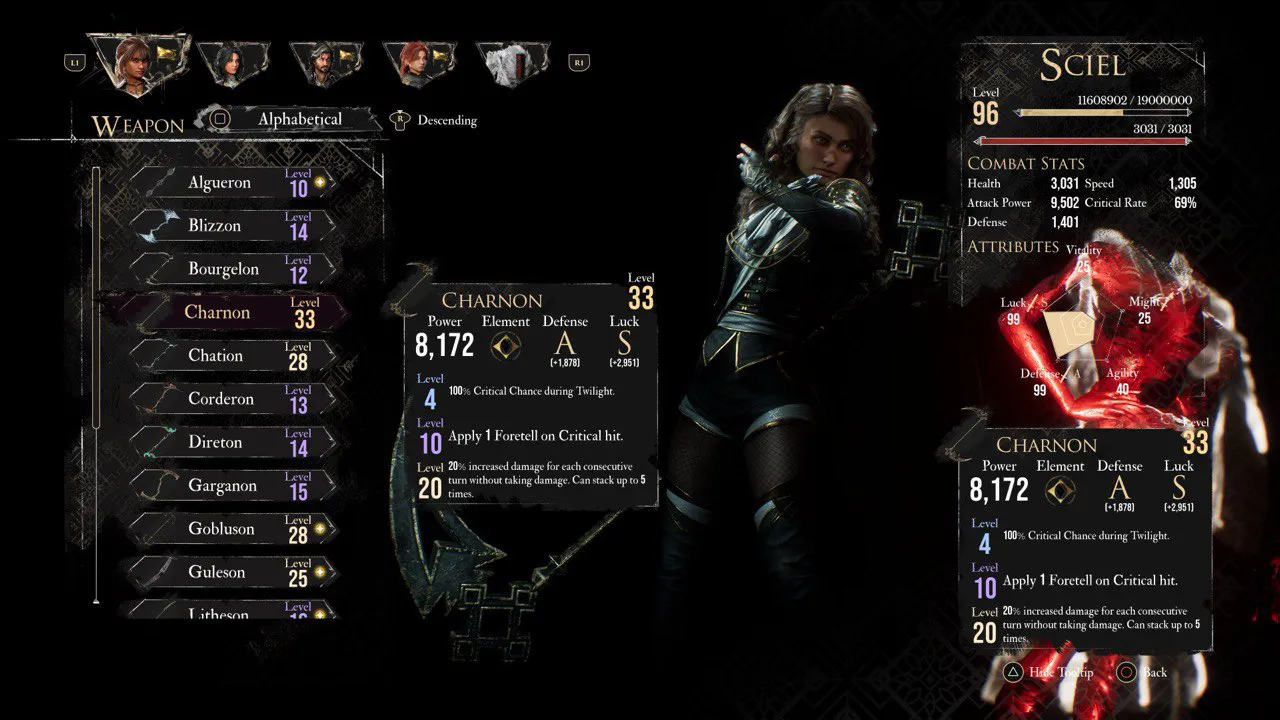This screenshot has height=720, width=1280.
Task: Select Garganon in the weapon list
Action: tap(232, 485)
